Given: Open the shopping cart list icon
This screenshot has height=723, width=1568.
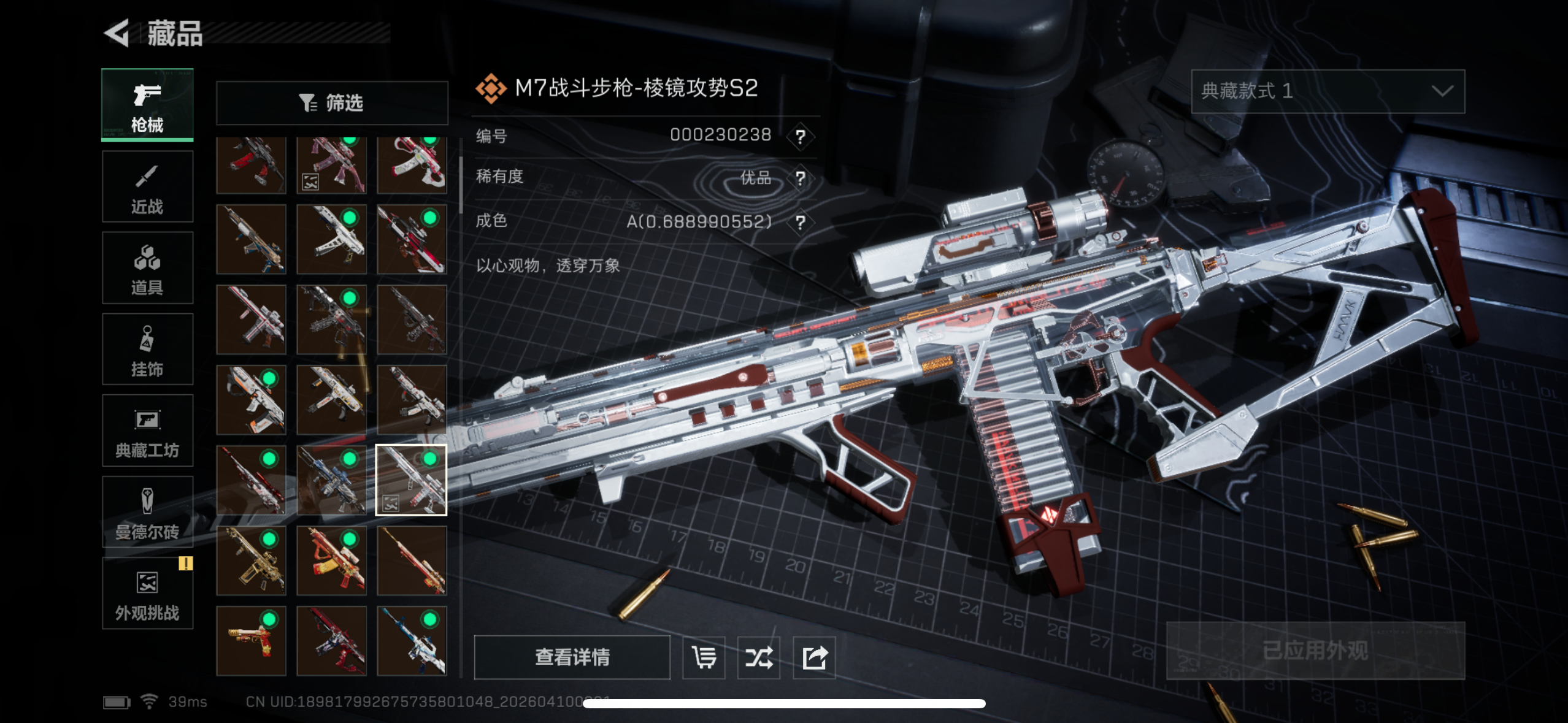Looking at the screenshot, I should (x=704, y=657).
